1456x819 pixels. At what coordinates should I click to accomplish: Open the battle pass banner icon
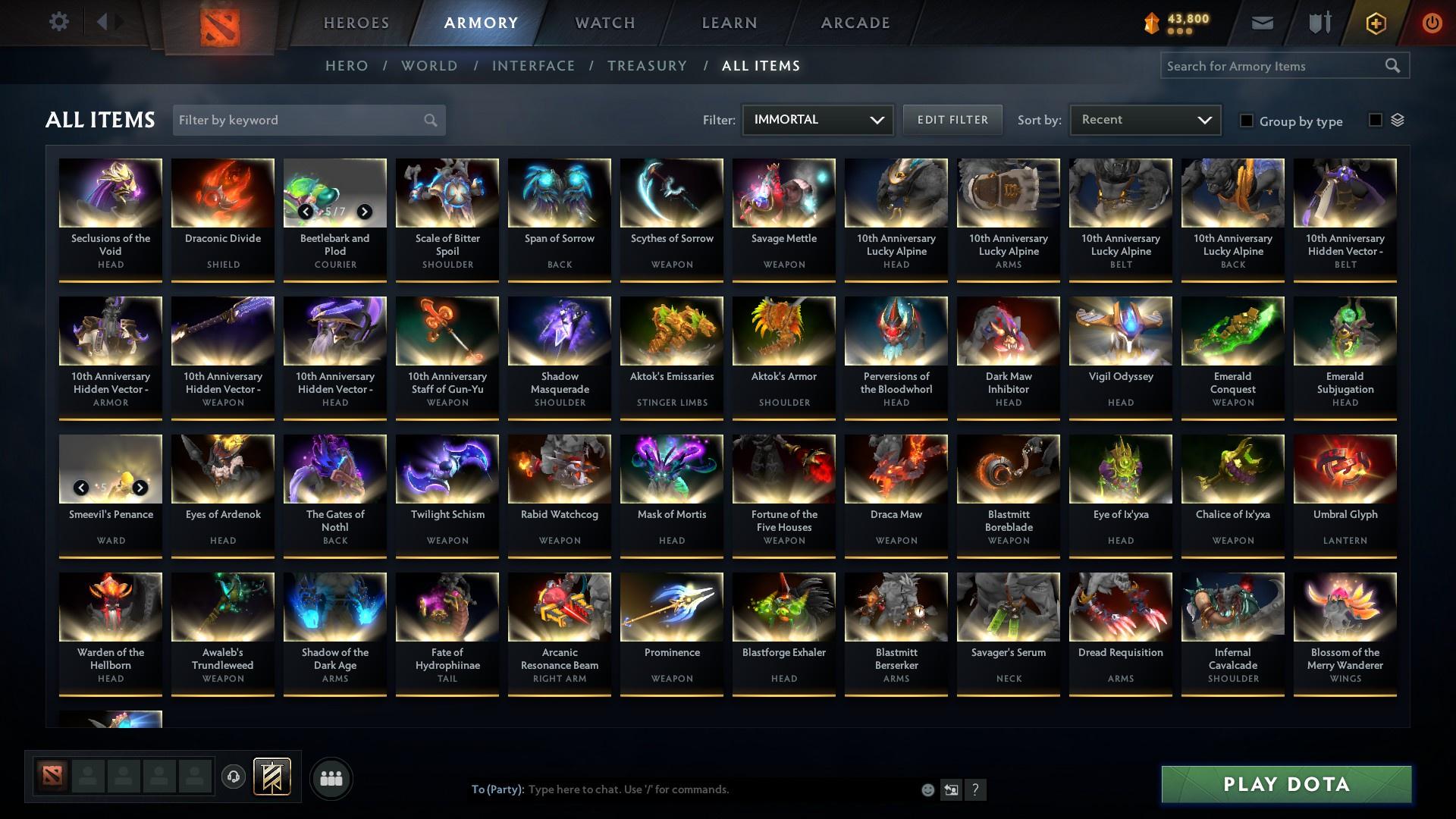pos(272,777)
